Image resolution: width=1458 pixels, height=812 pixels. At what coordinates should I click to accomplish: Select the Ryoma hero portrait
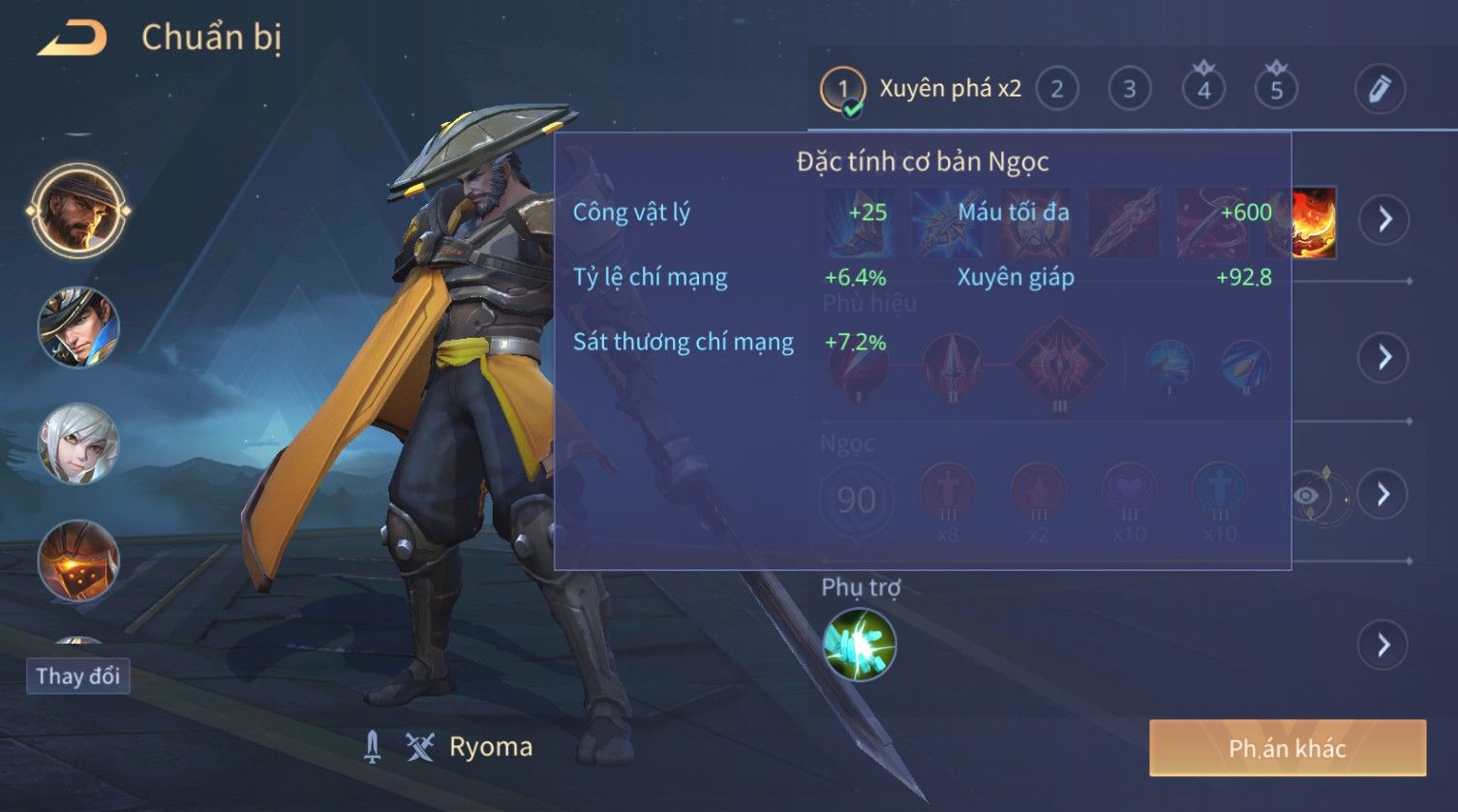pyautogui.click(x=77, y=211)
